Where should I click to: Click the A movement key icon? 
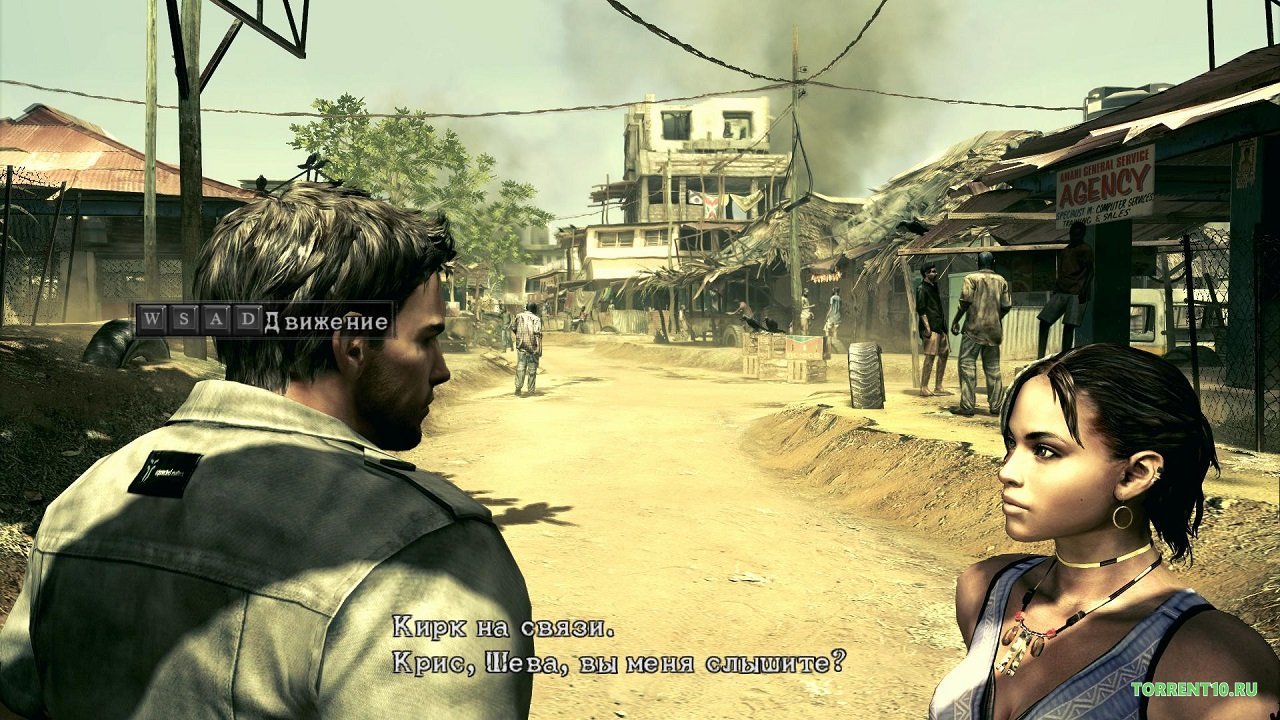click(x=218, y=318)
